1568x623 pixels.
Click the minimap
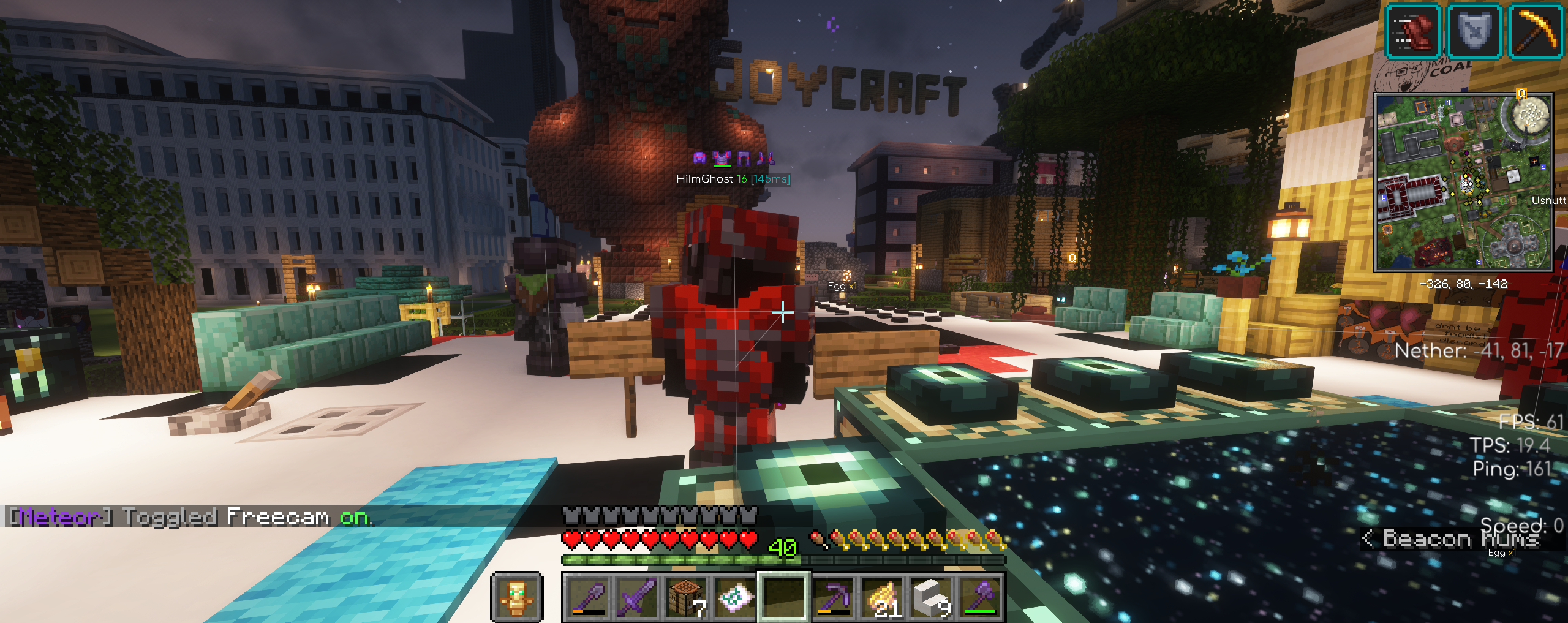[x=1463, y=183]
